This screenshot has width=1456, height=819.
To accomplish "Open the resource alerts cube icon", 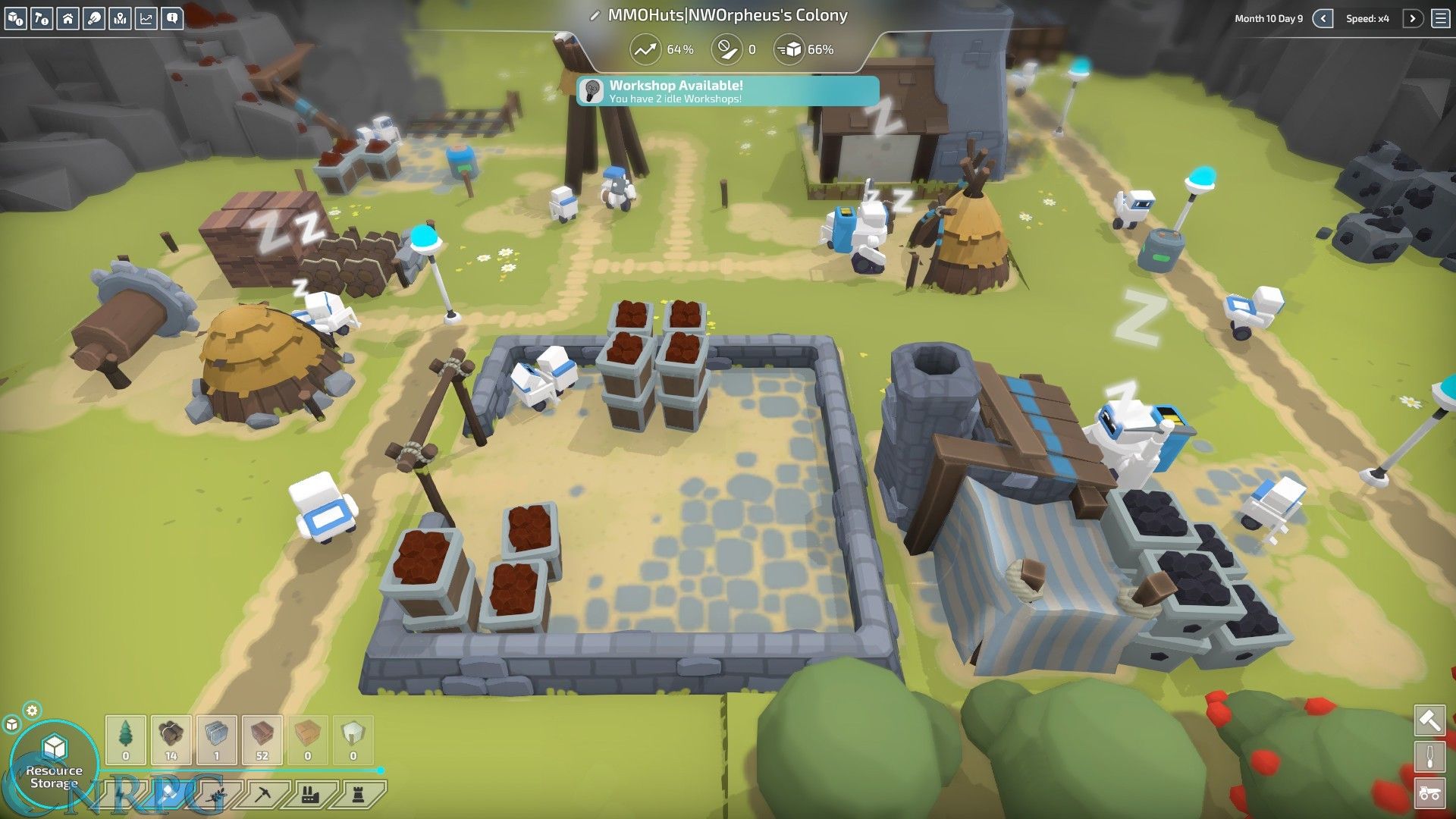I will pos(16,18).
